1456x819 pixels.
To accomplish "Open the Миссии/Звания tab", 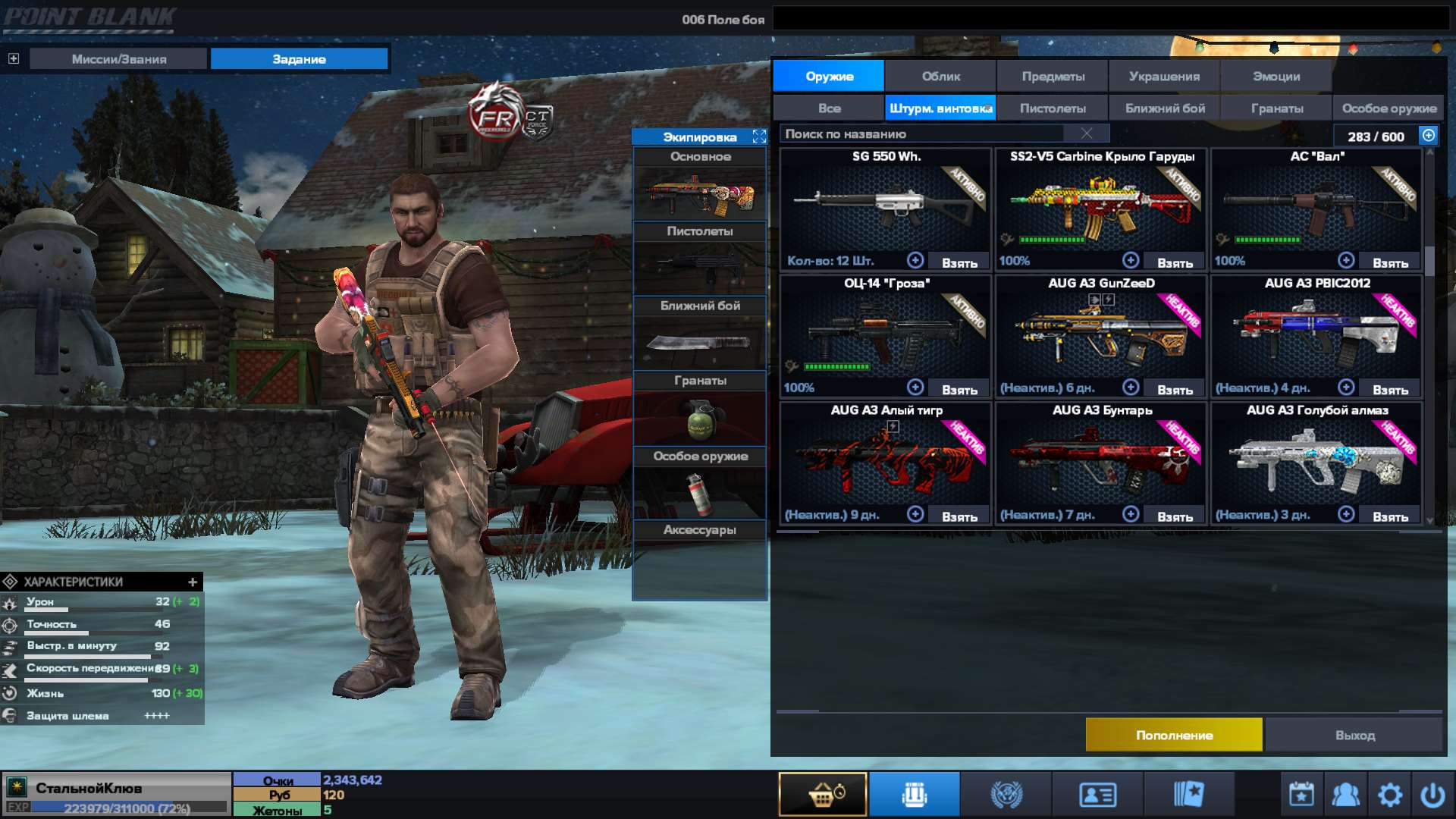I will pos(118,58).
